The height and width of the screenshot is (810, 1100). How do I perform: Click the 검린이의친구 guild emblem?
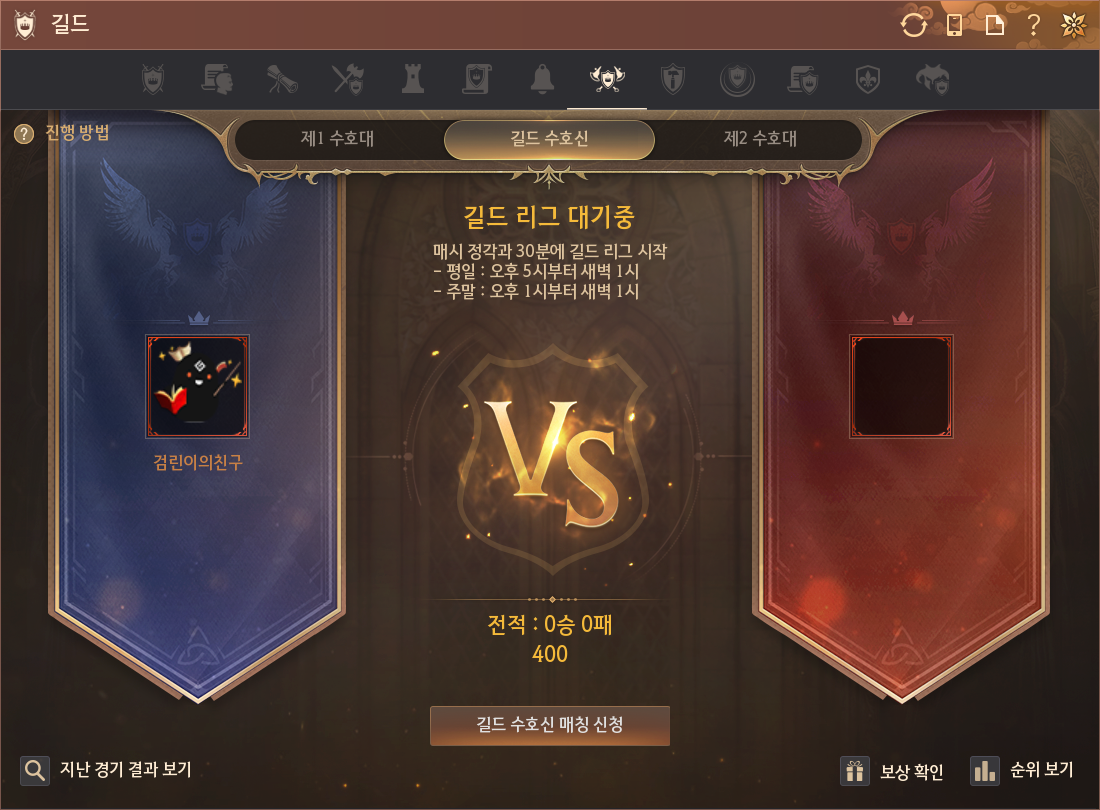click(x=198, y=386)
